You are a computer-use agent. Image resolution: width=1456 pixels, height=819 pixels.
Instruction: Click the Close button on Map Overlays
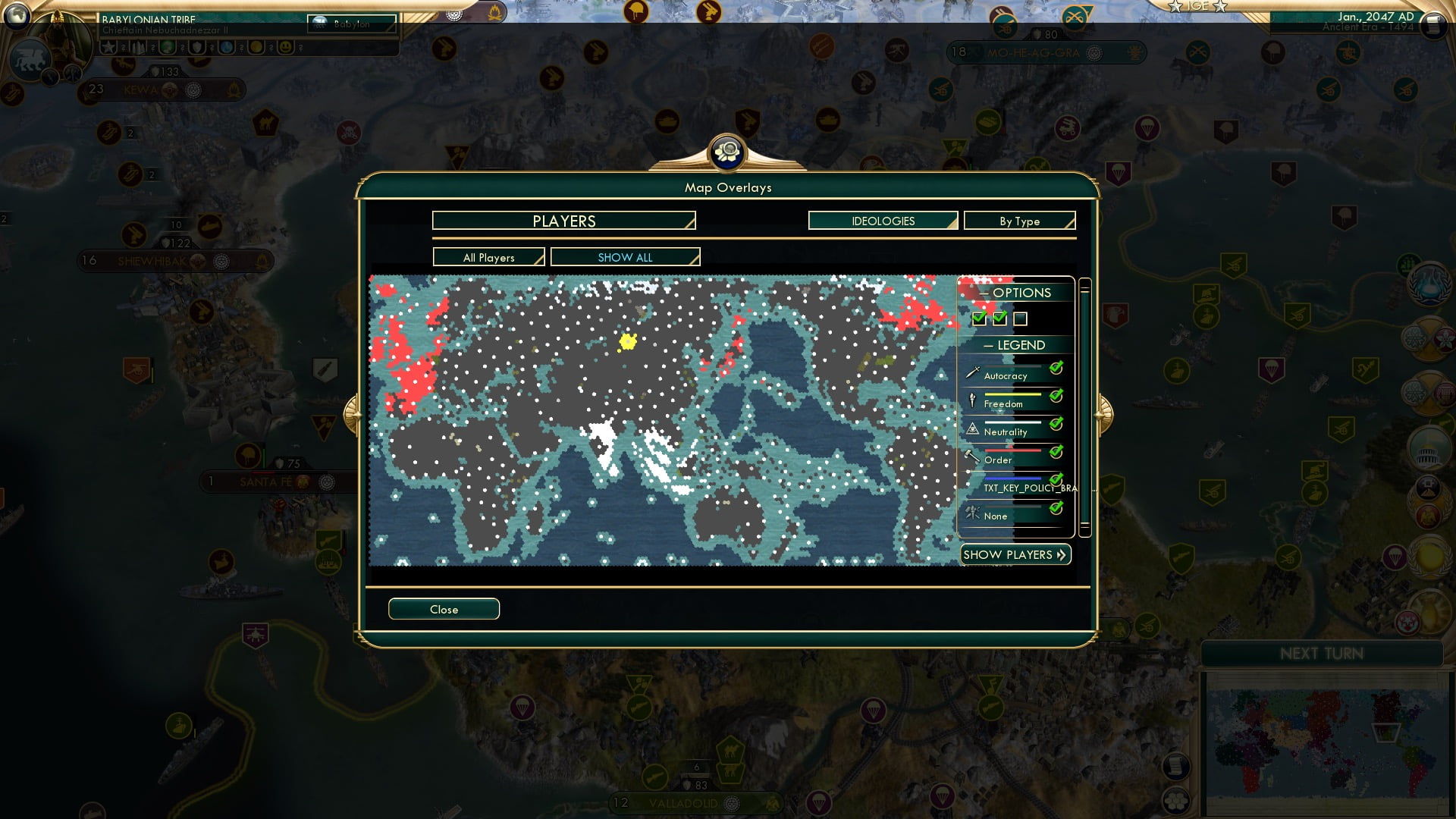coord(444,609)
